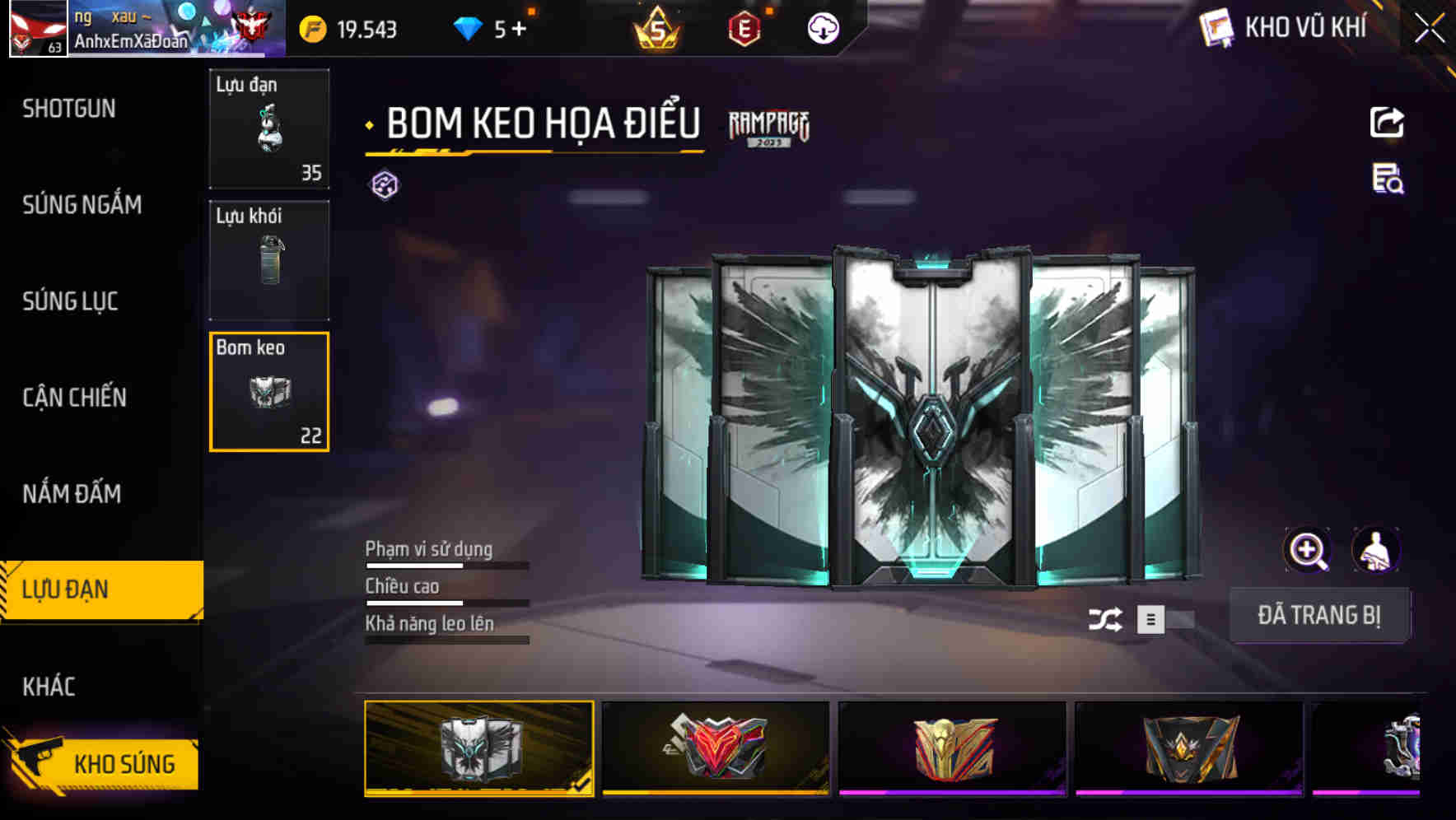Open the cloud download icon in top bar
The height and width of the screenshot is (820, 1456).
822,27
